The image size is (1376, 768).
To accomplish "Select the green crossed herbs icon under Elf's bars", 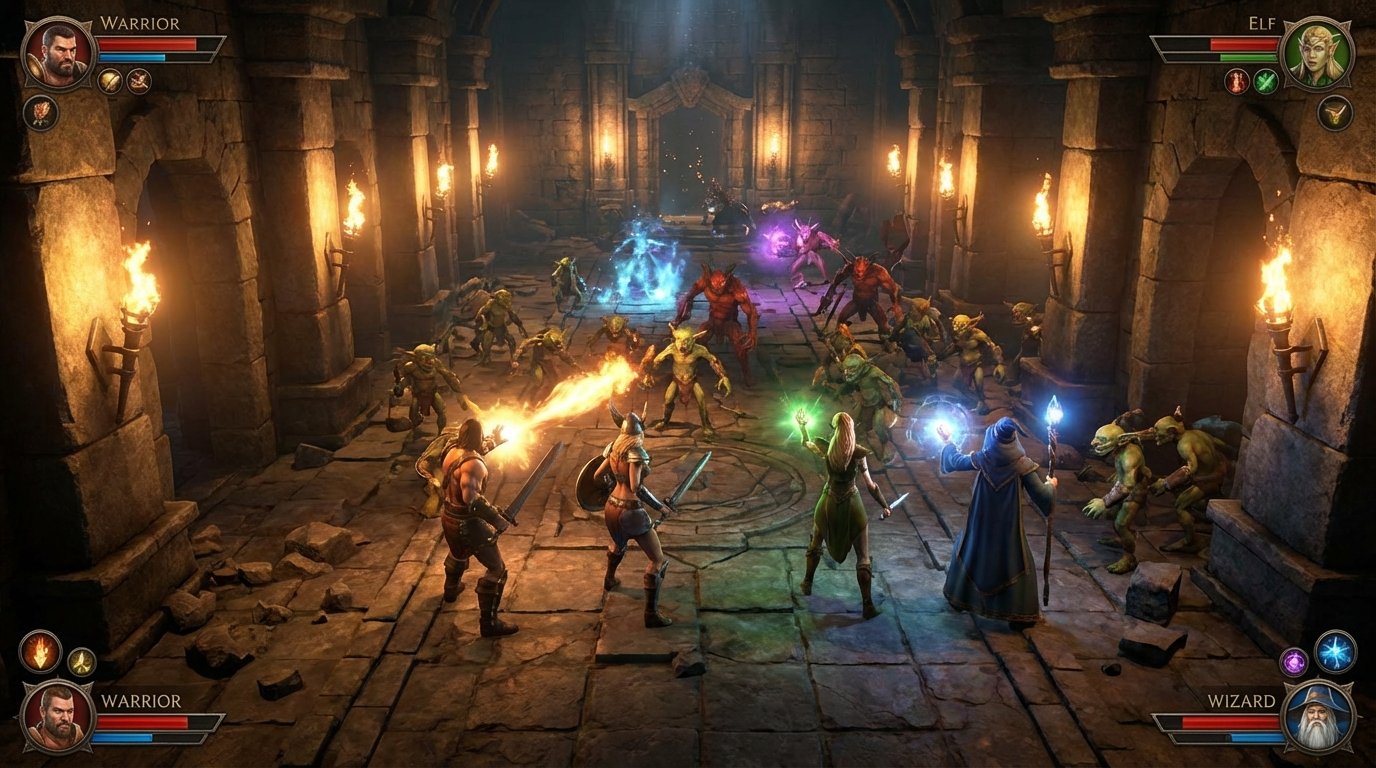I will (1265, 81).
